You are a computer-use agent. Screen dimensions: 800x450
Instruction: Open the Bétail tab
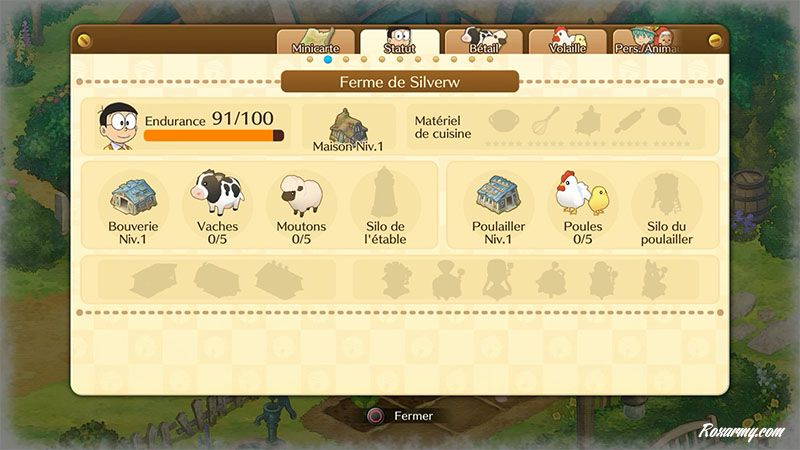[x=483, y=42]
